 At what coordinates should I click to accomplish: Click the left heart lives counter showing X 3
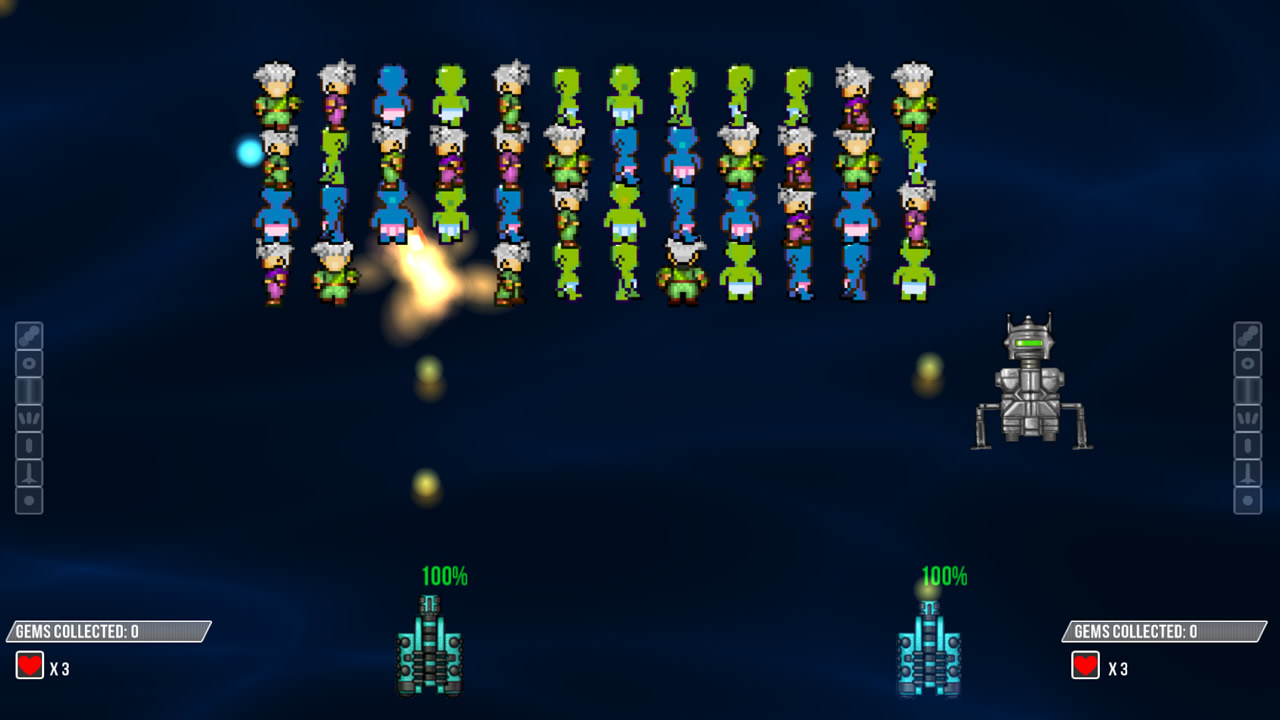point(45,664)
